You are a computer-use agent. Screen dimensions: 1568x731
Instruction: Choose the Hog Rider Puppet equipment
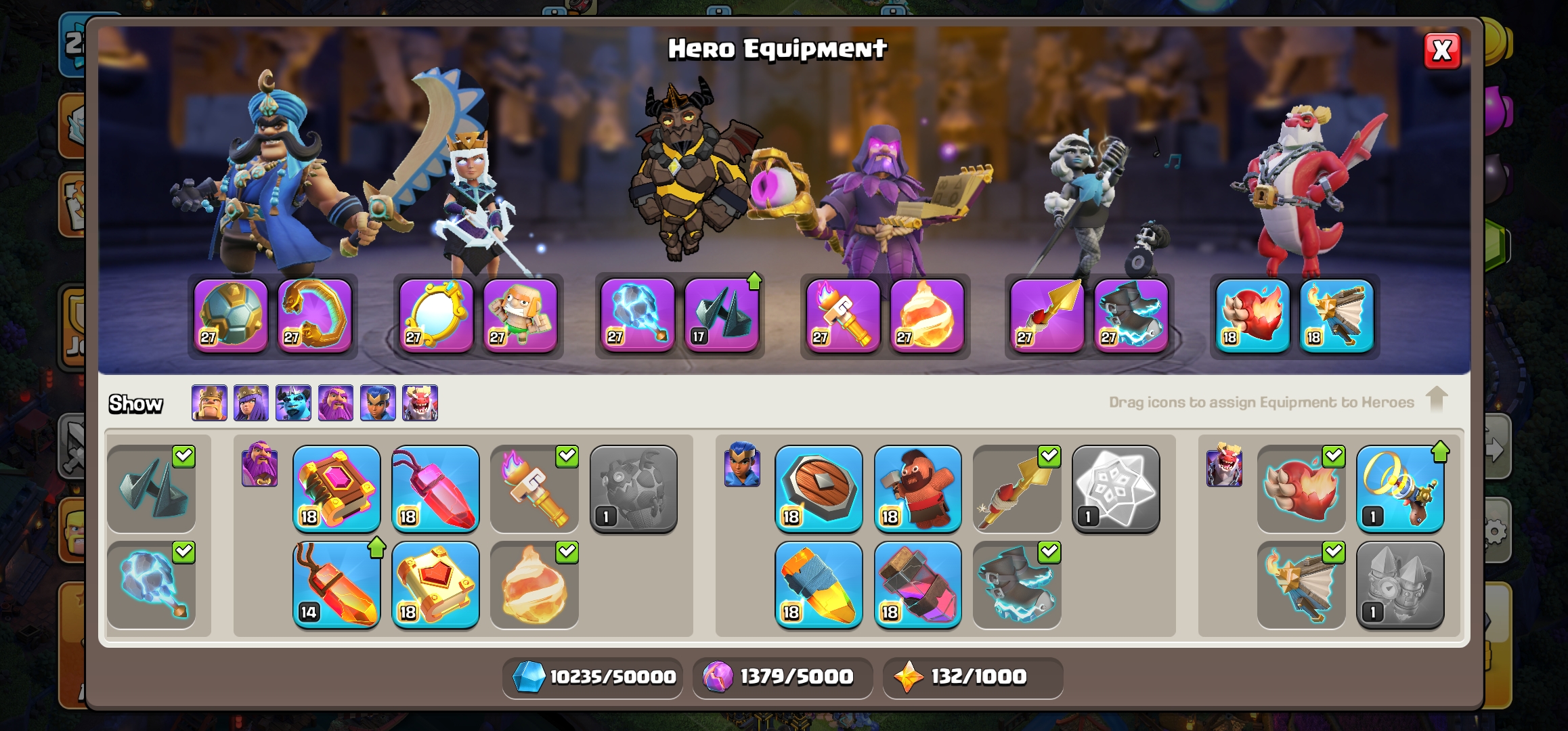pos(917,489)
